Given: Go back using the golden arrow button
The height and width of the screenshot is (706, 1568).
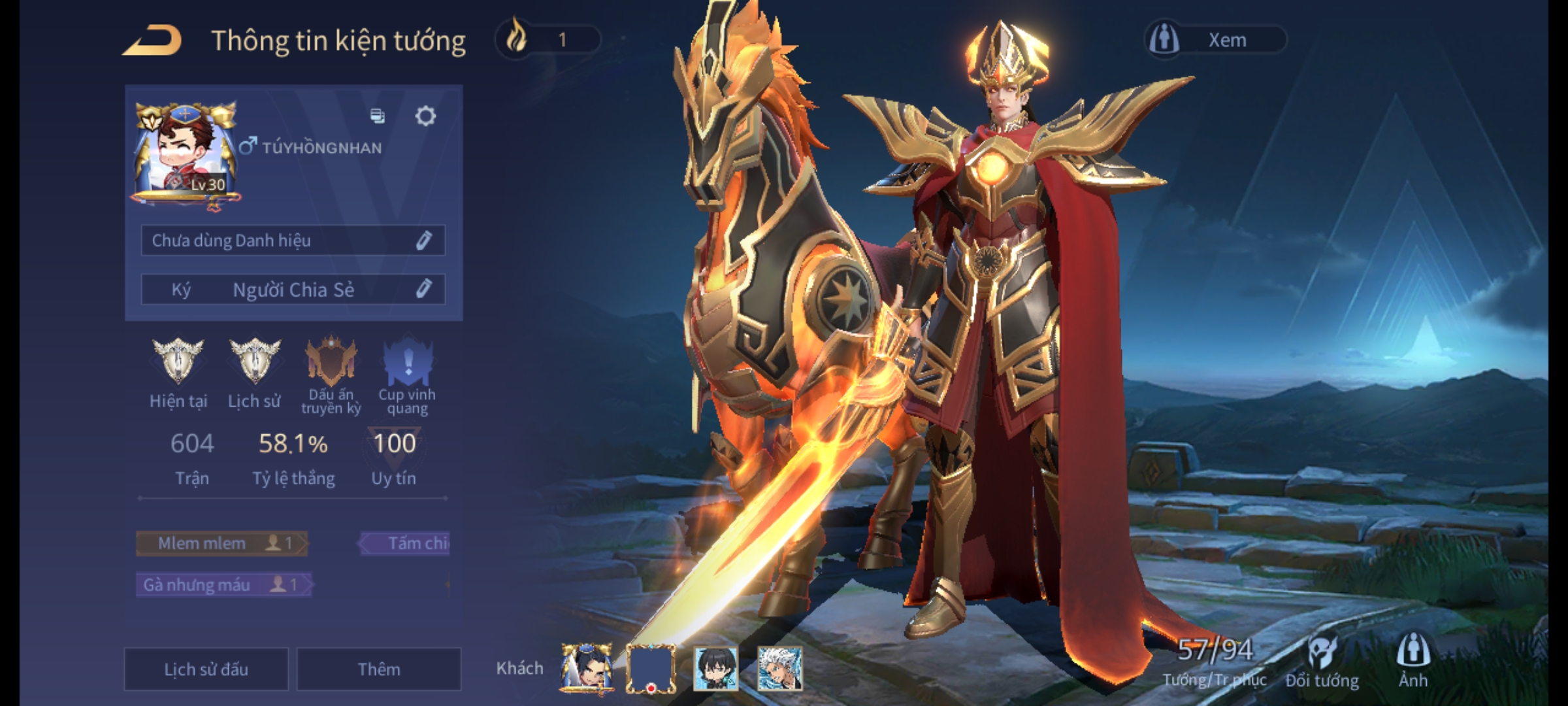Looking at the screenshot, I should (152, 41).
